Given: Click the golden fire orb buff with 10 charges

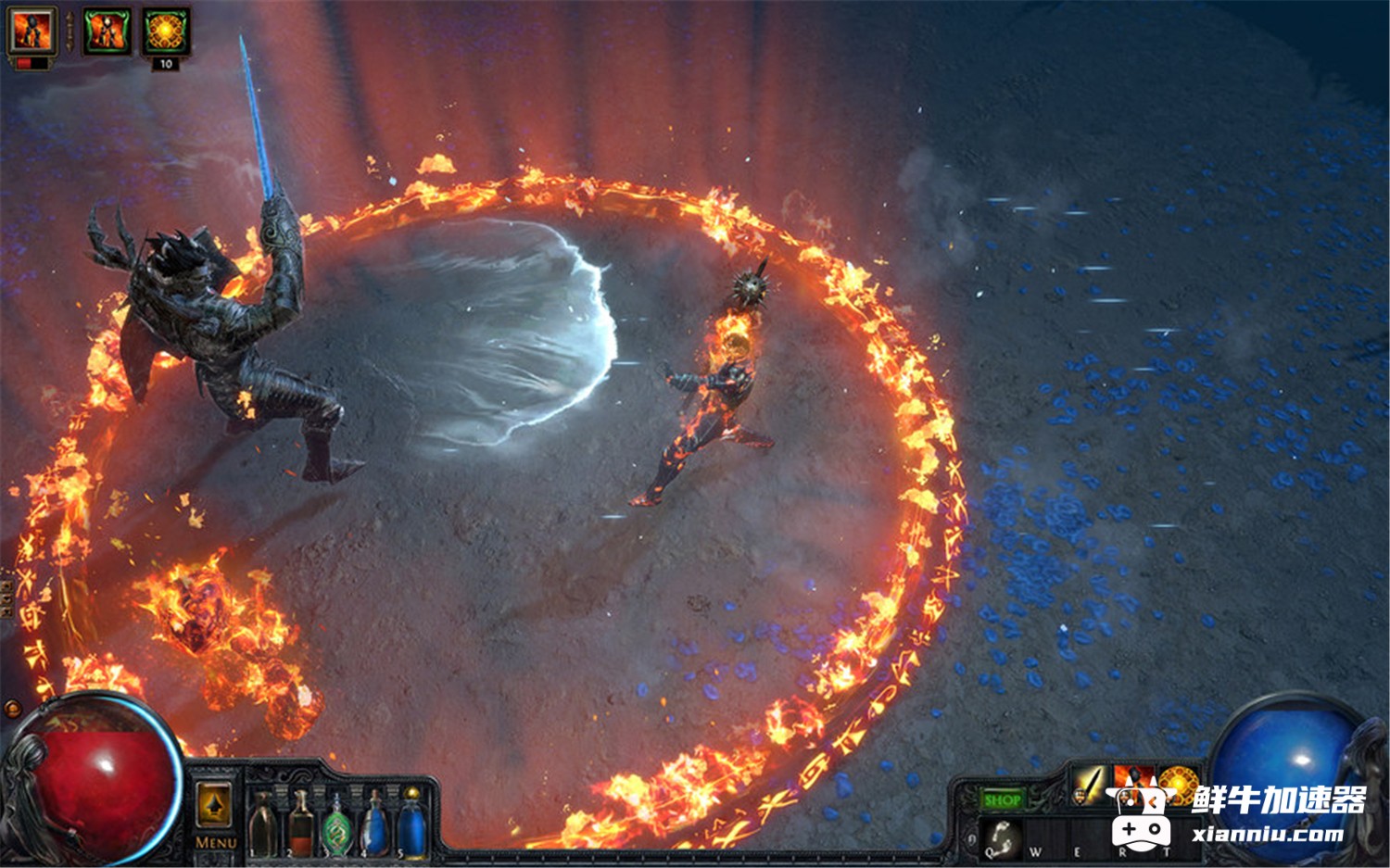Looking at the screenshot, I should click(166, 31).
